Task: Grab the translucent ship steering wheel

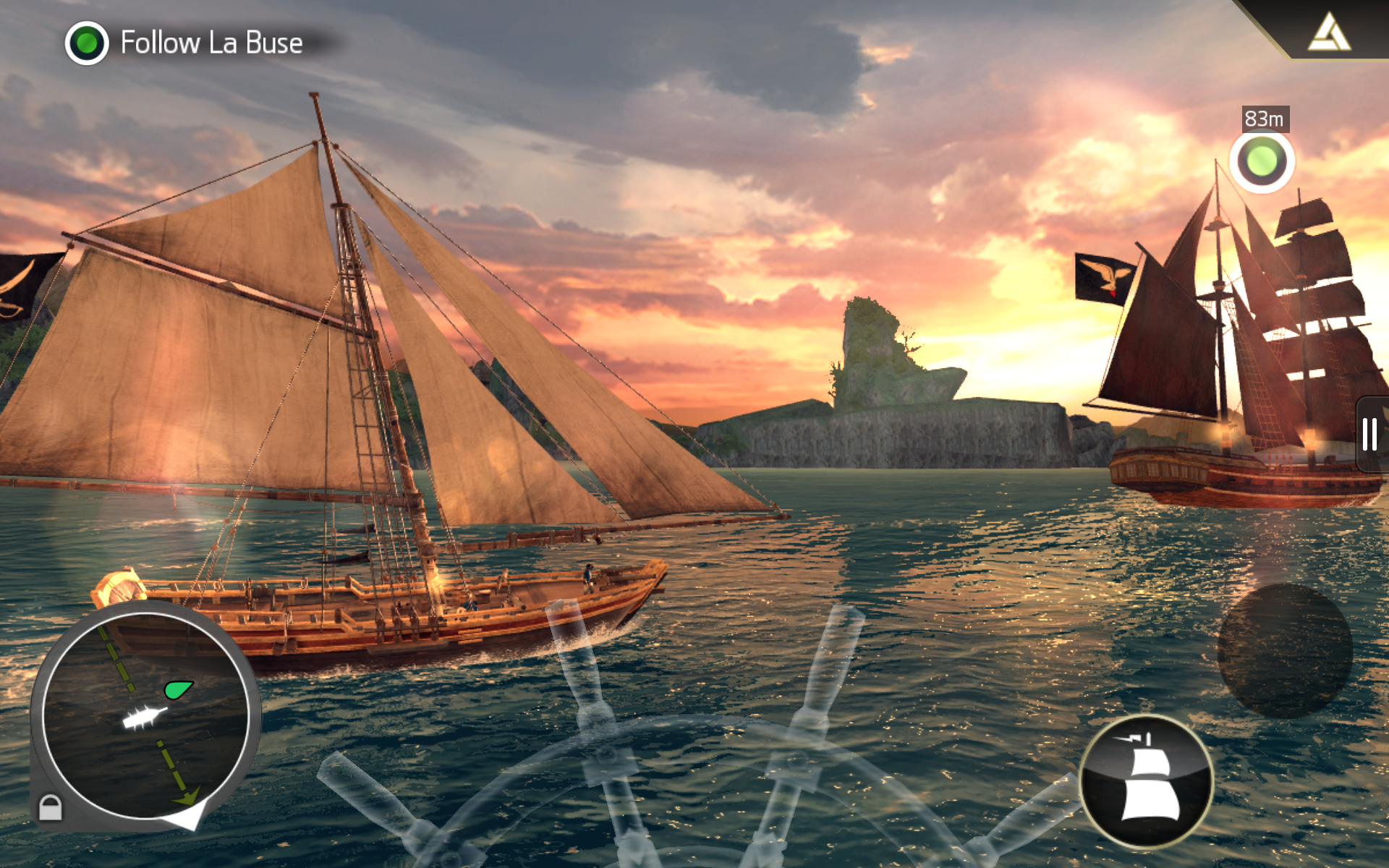Action: [x=694, y=788]
